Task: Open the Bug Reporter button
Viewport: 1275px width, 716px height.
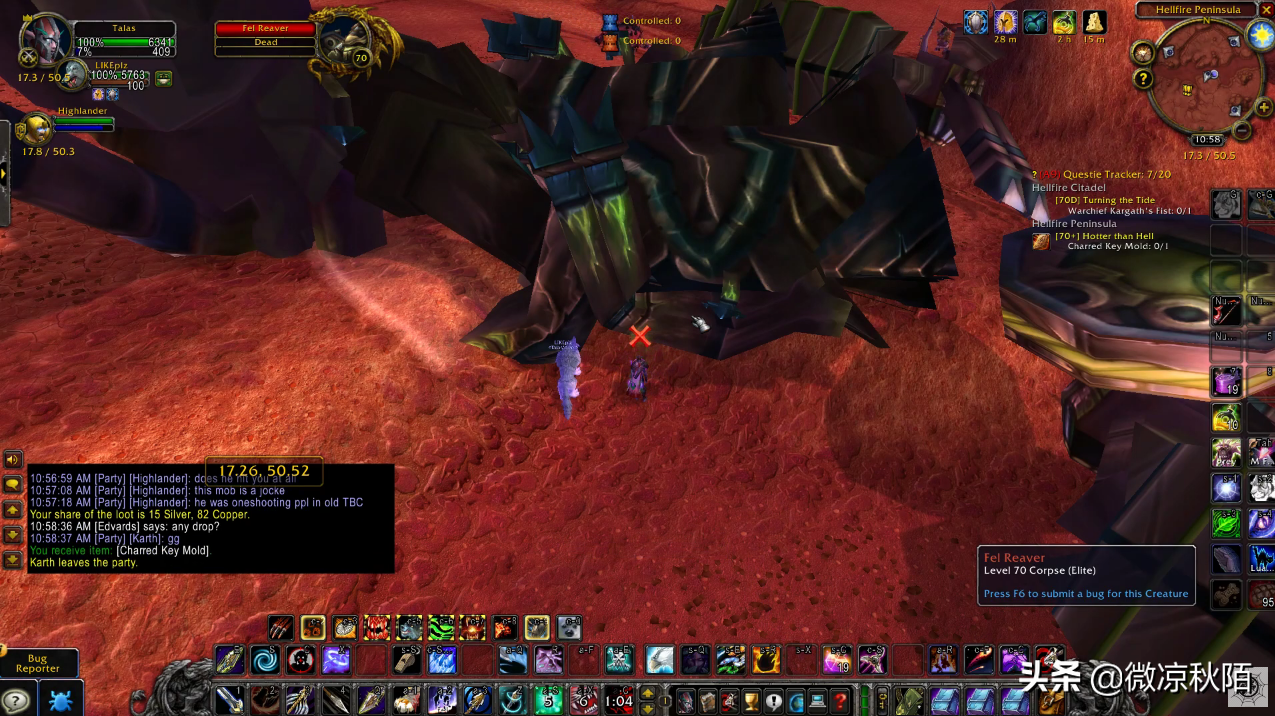Action: point(38,663)
